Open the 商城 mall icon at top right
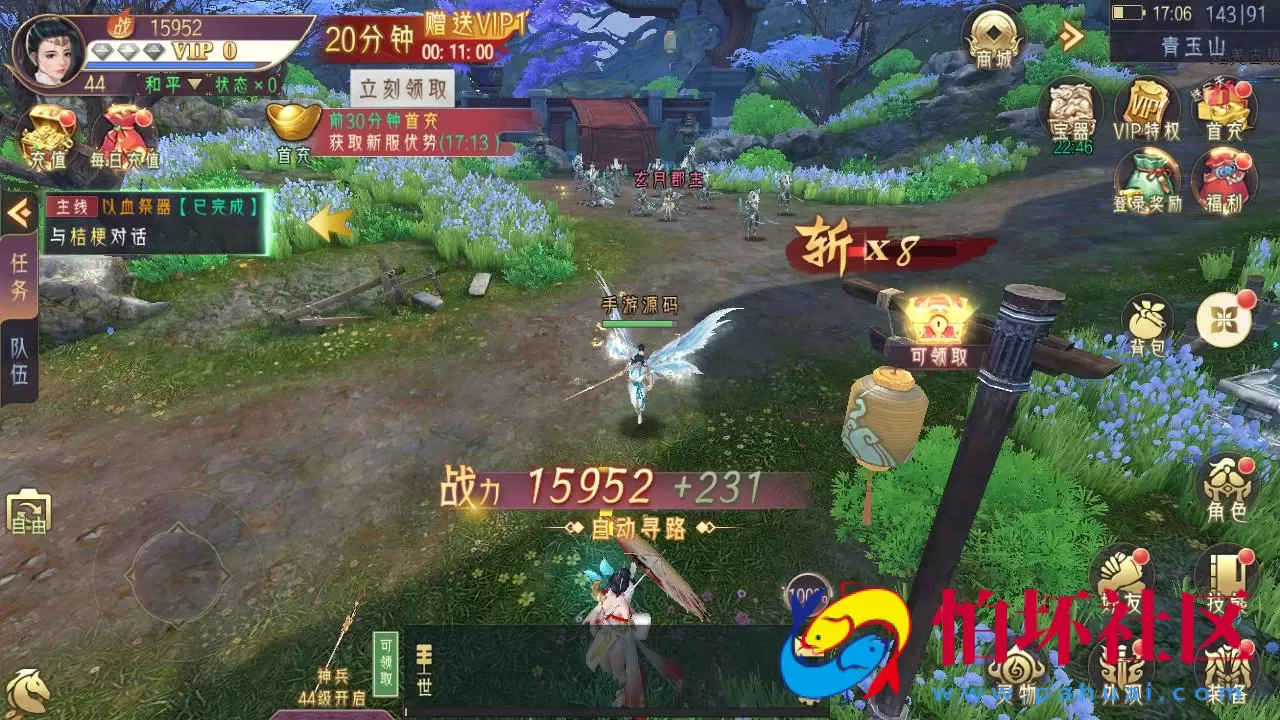Image resolution: width=1280 pixels, height=720 pixels. coord(995,40)
